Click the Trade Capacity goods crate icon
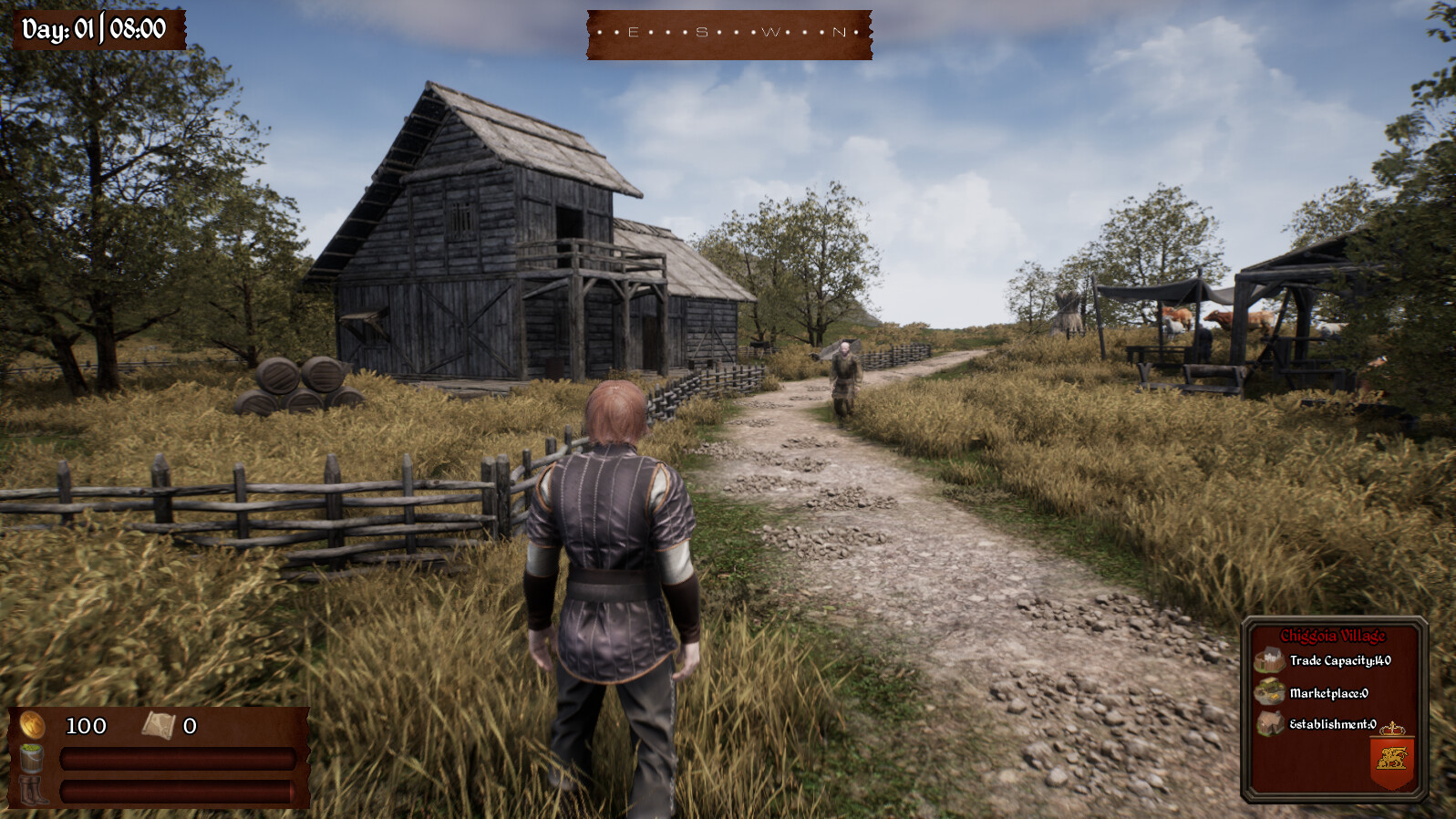1456x819 pixels. pyautogui.click(x=1270, y=659)
